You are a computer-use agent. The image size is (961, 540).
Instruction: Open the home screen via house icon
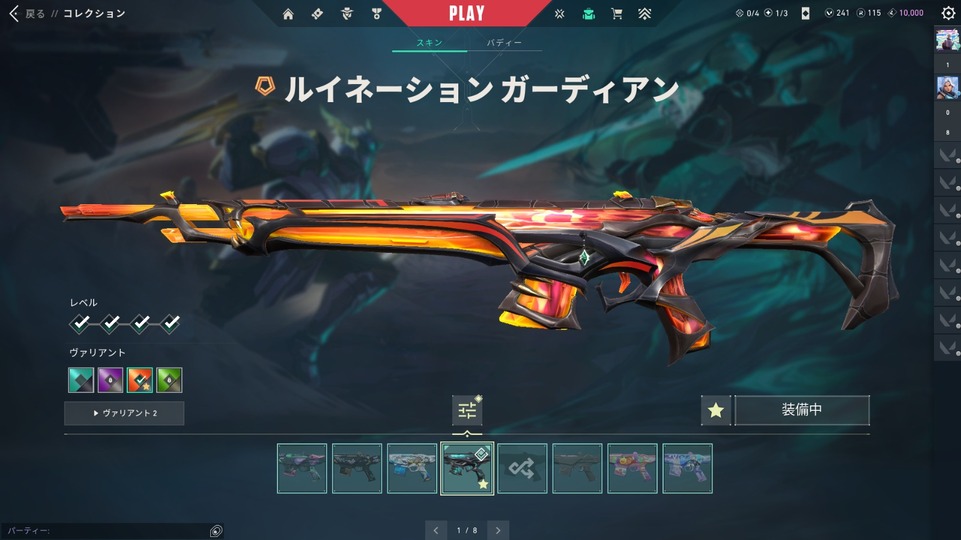[288, 14]
